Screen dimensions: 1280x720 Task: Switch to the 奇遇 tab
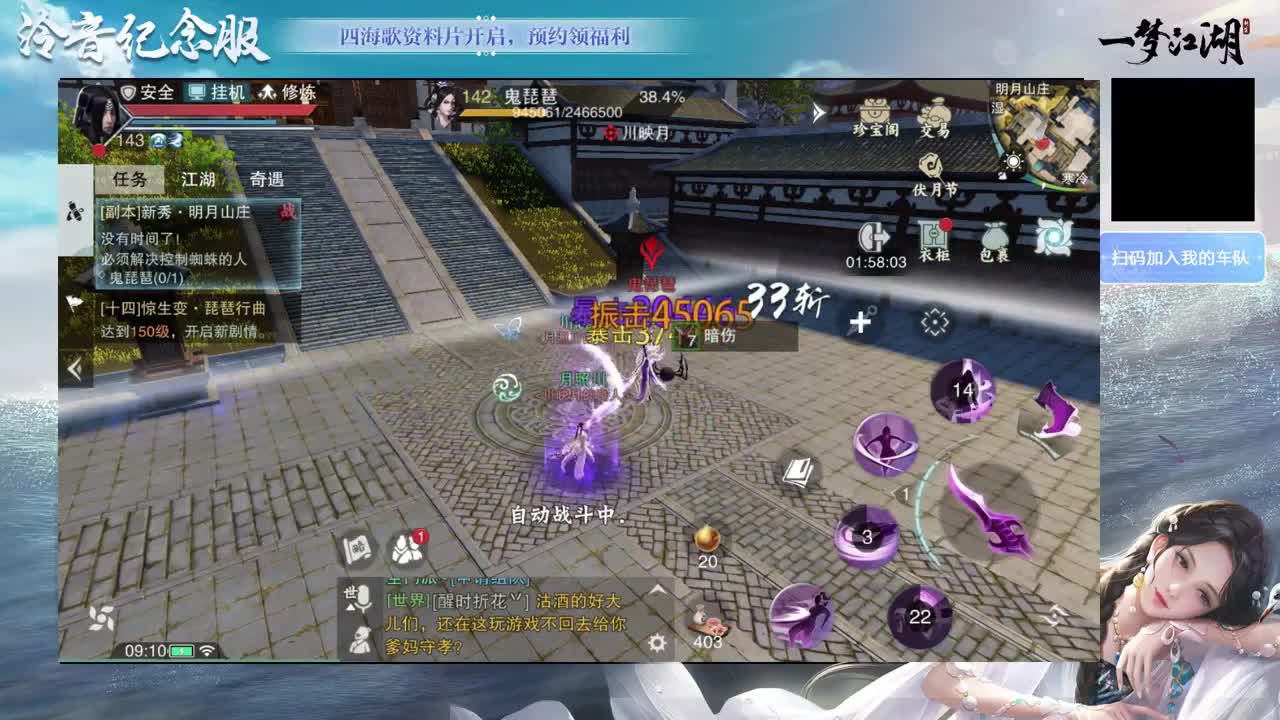(x=269, y=180)
